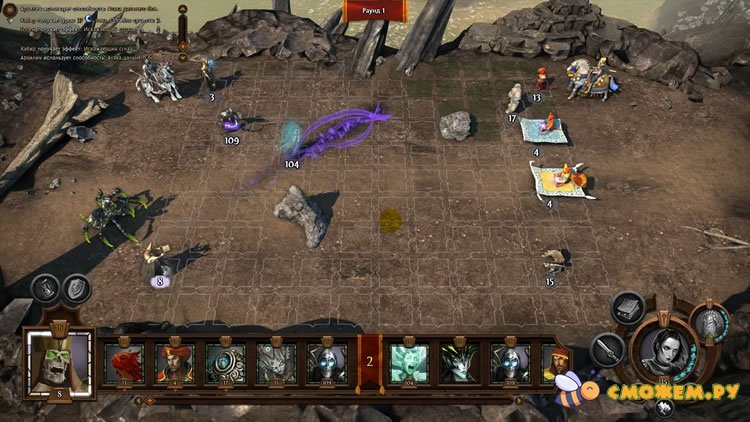
Task: Open the hero spellbook
Action: pos(627,309)
